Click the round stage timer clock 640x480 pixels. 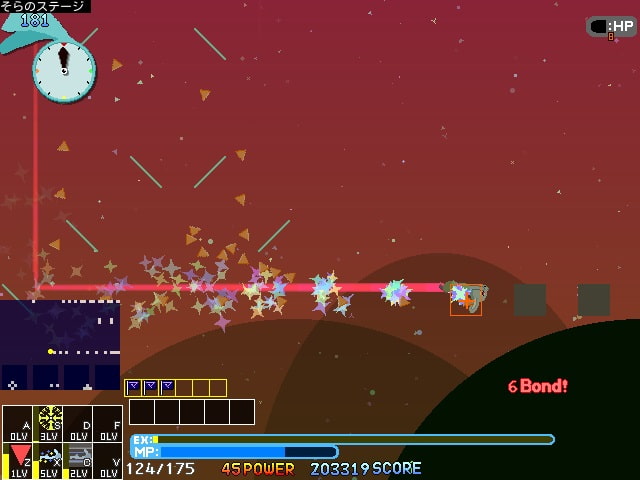pyautogui.click(x=64, y=70)
